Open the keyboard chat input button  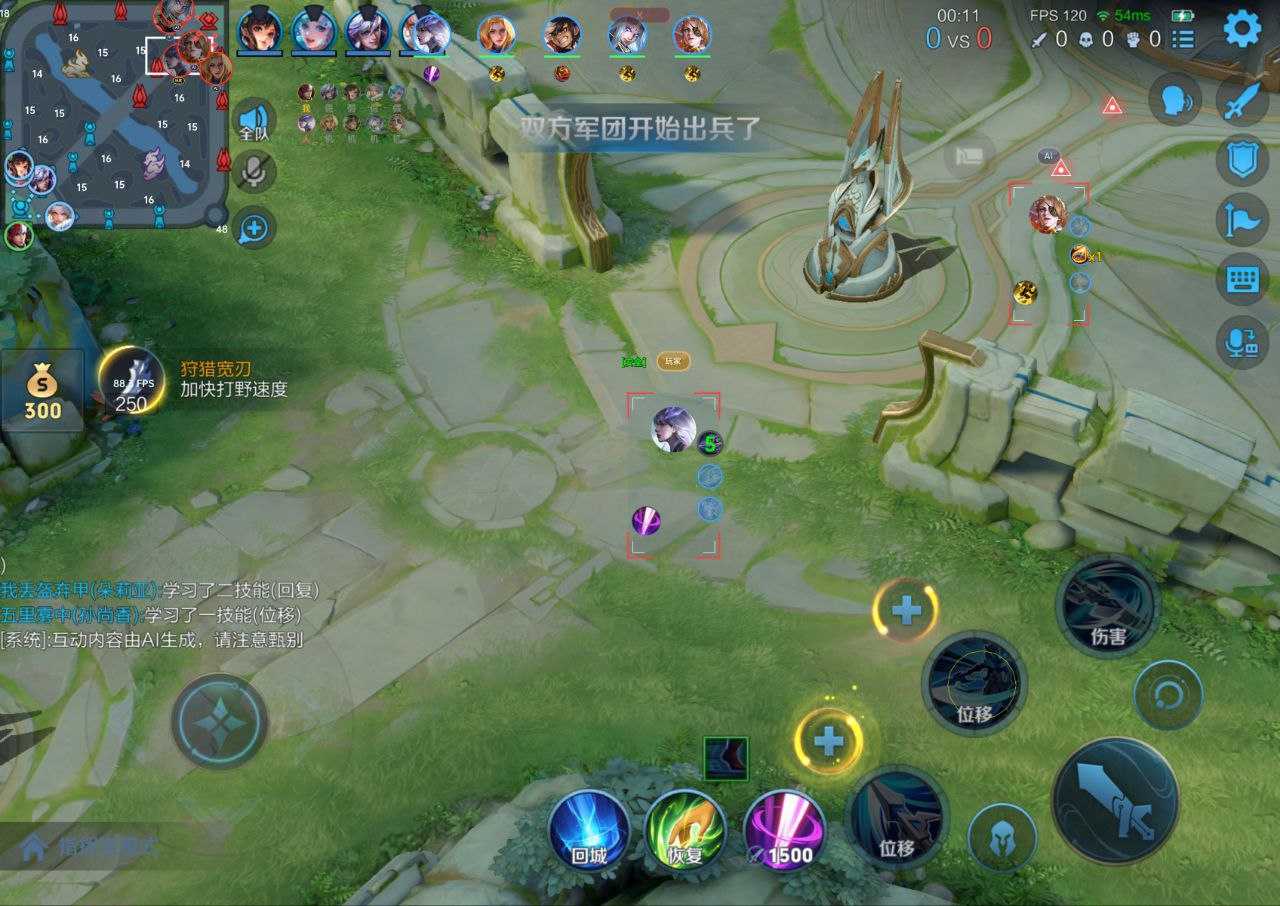click(1242, 279)
